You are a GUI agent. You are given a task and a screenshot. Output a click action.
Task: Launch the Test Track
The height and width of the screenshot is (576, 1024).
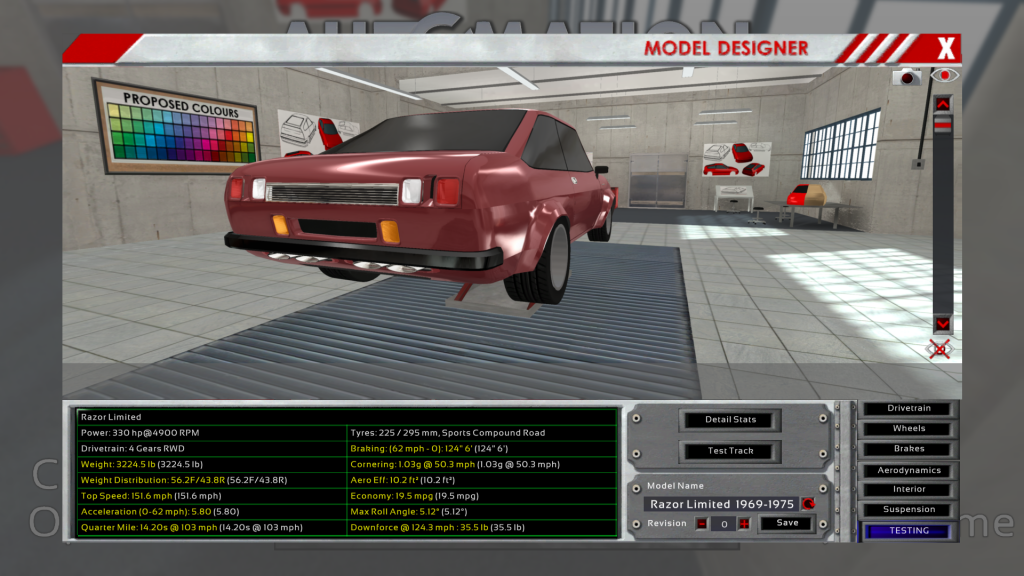(730, 451)
